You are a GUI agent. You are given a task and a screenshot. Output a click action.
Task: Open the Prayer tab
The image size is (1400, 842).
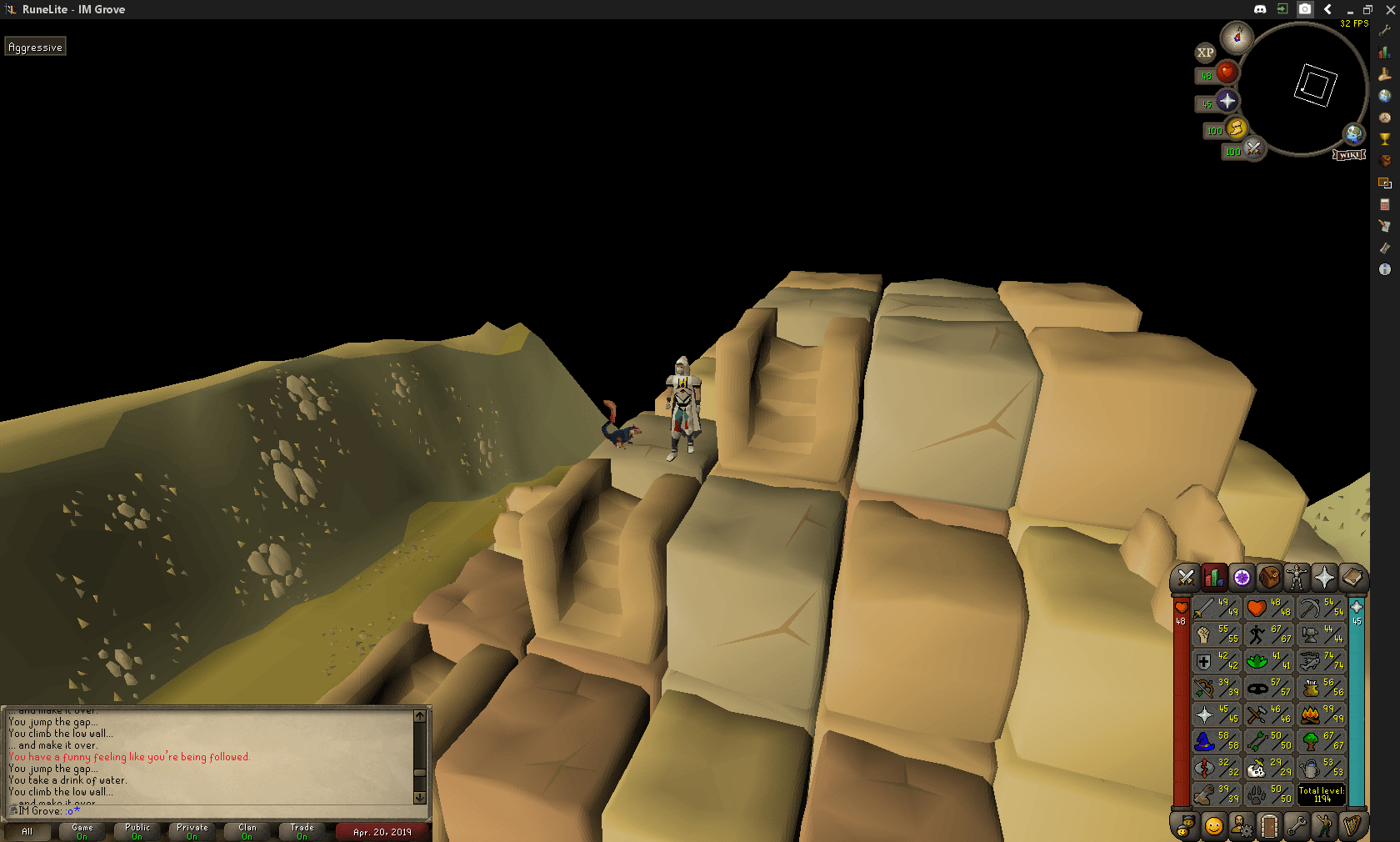(1325, 577)
